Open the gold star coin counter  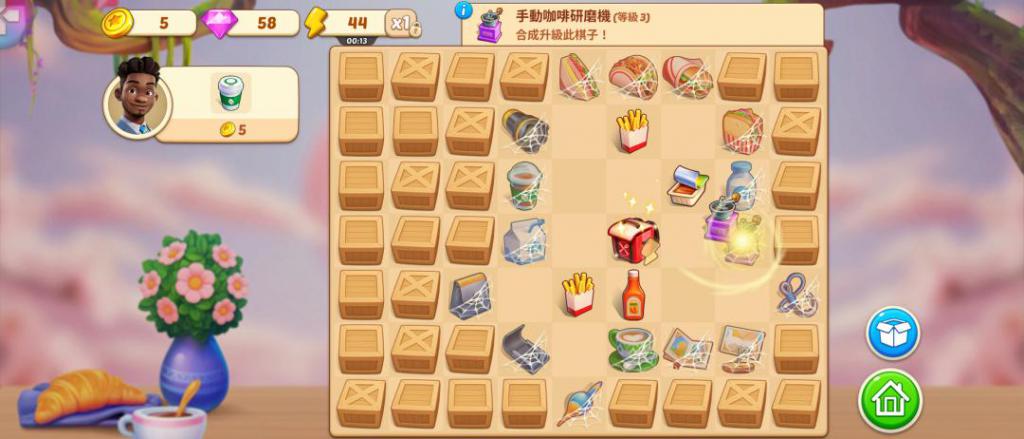pyautogui.click(x=149, y=23)
